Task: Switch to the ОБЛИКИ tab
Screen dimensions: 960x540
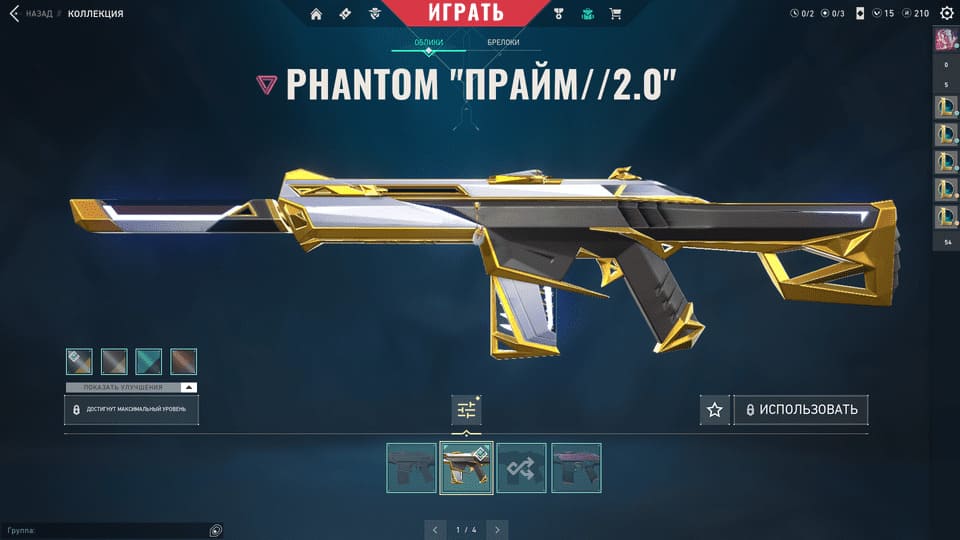Action: (x=430, y=43)
